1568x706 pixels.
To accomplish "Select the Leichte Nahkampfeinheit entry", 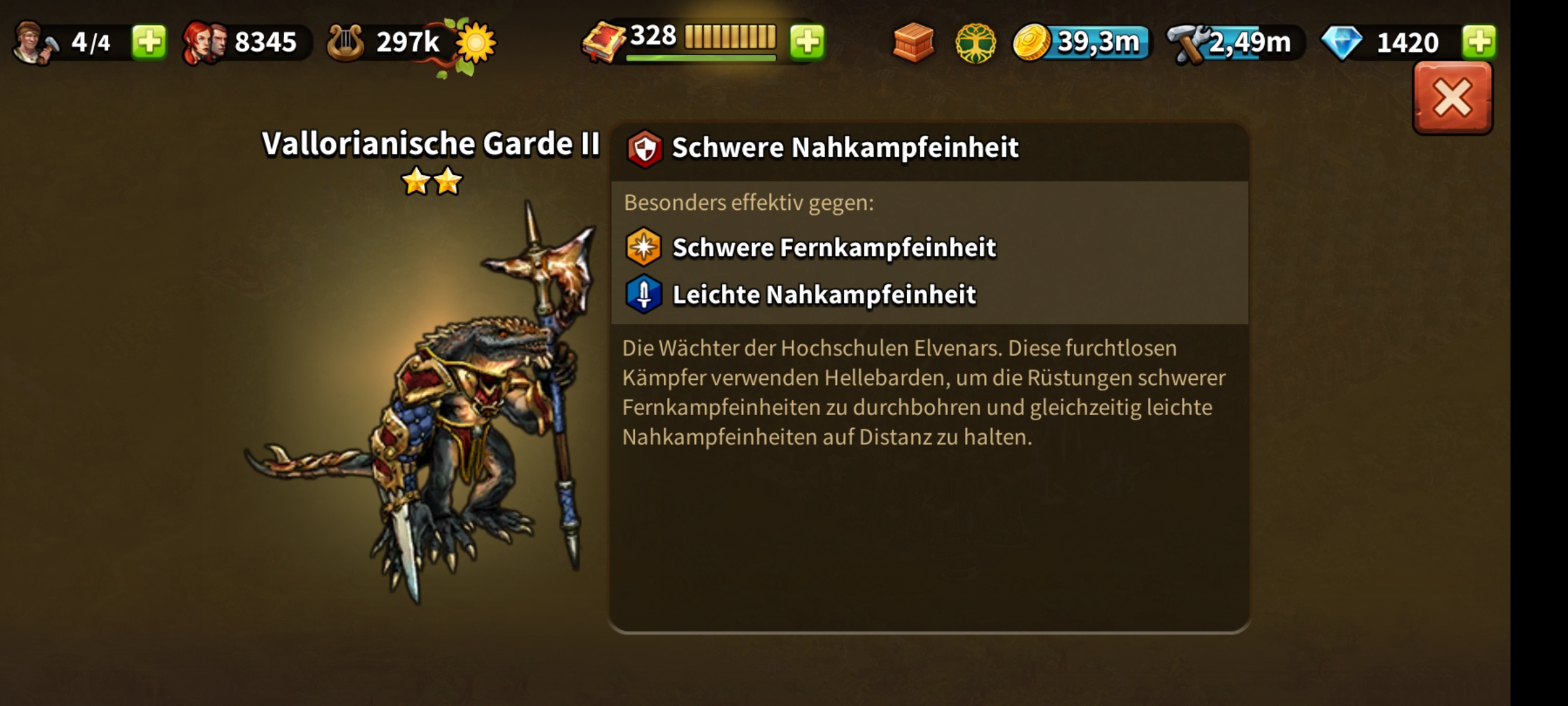I will coord(824,295).
